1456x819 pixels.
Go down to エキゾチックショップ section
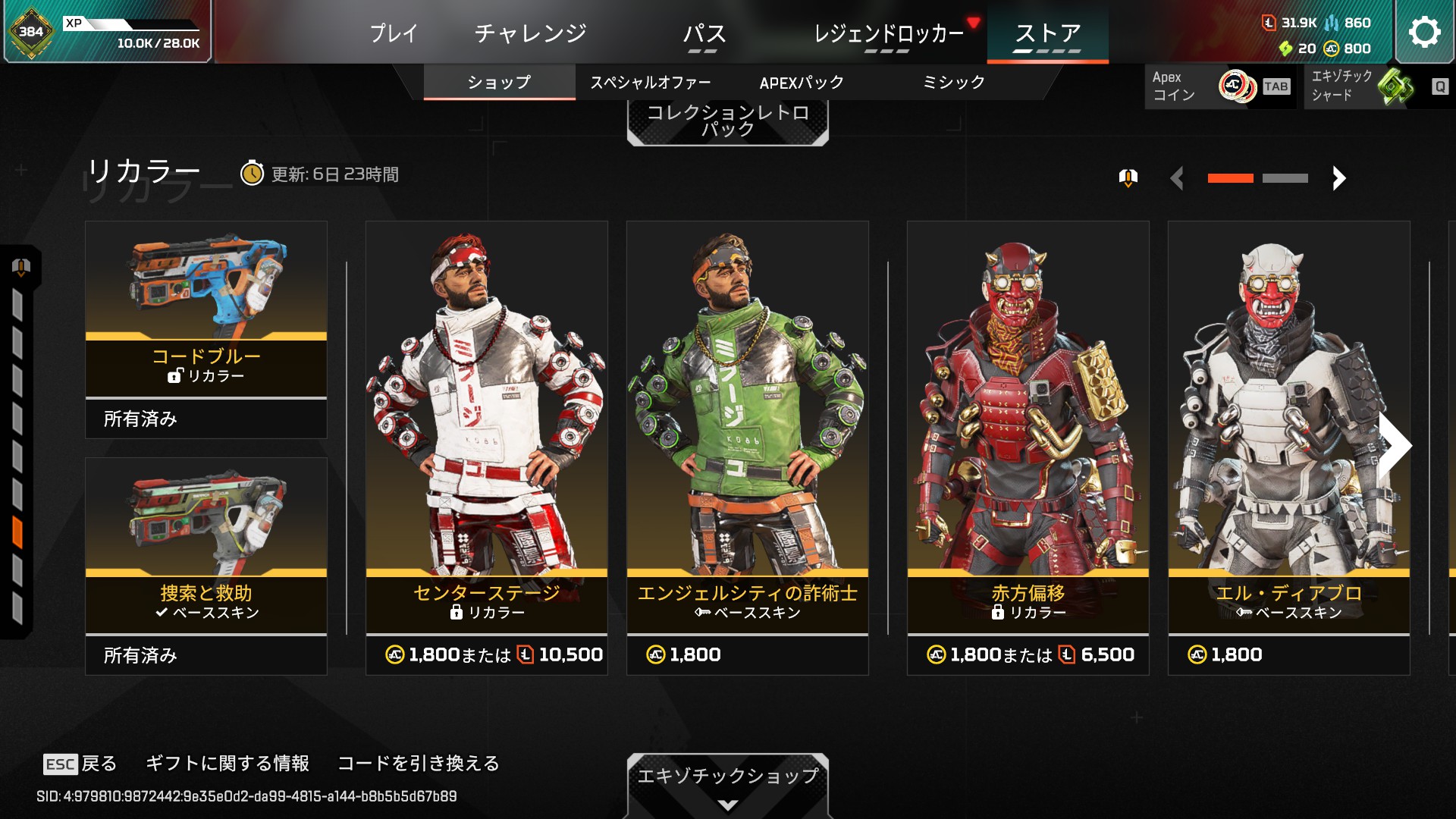[727, 781]
